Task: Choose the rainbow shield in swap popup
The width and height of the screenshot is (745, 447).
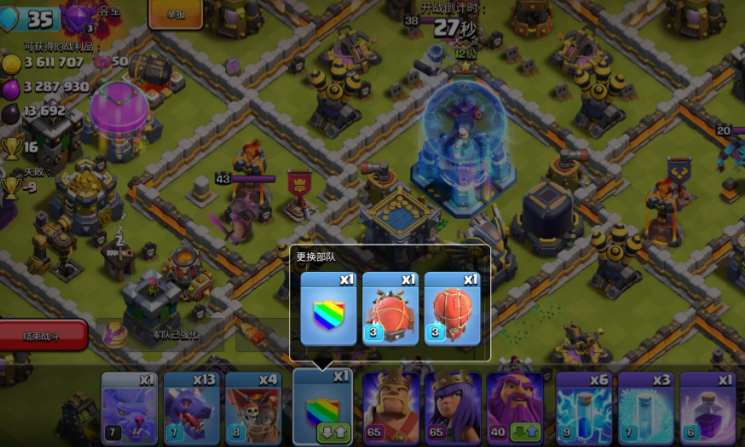Action: click(x=329, y=308)
